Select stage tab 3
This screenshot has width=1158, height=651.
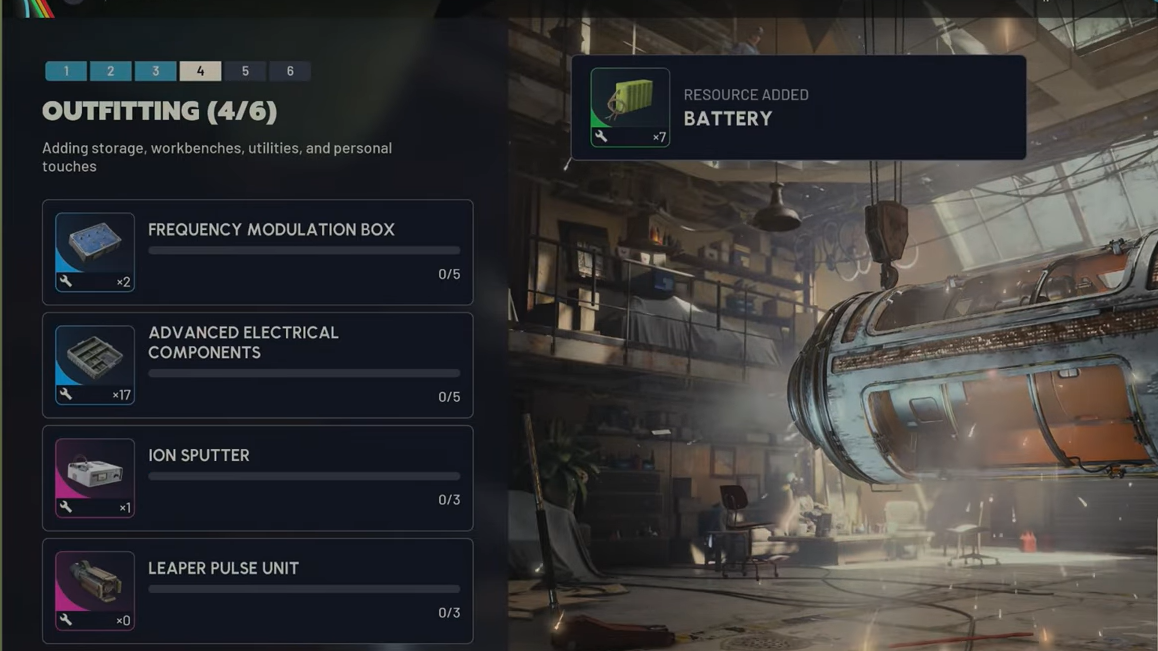click(155, 71)
